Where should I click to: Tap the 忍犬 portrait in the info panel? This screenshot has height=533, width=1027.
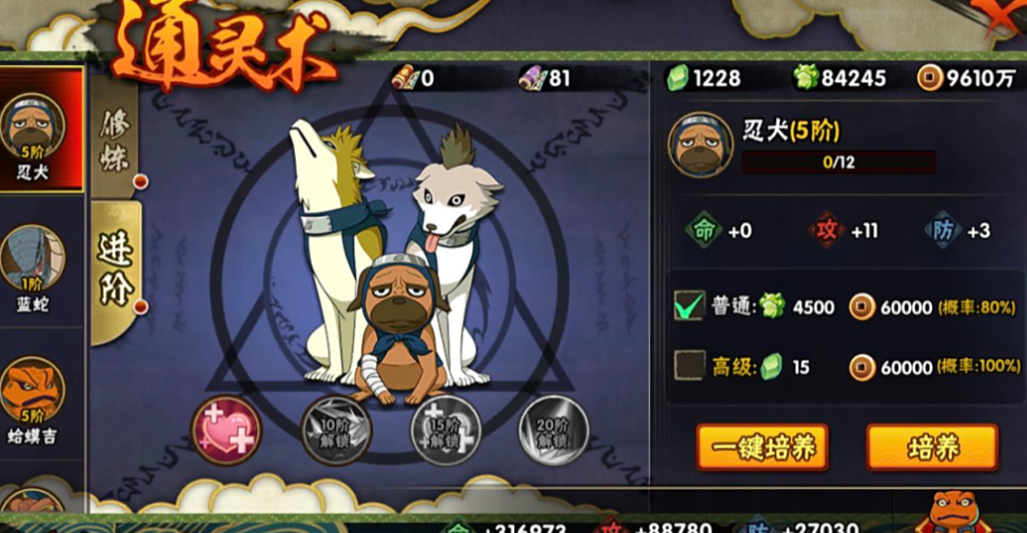click(x=701, y=145)
